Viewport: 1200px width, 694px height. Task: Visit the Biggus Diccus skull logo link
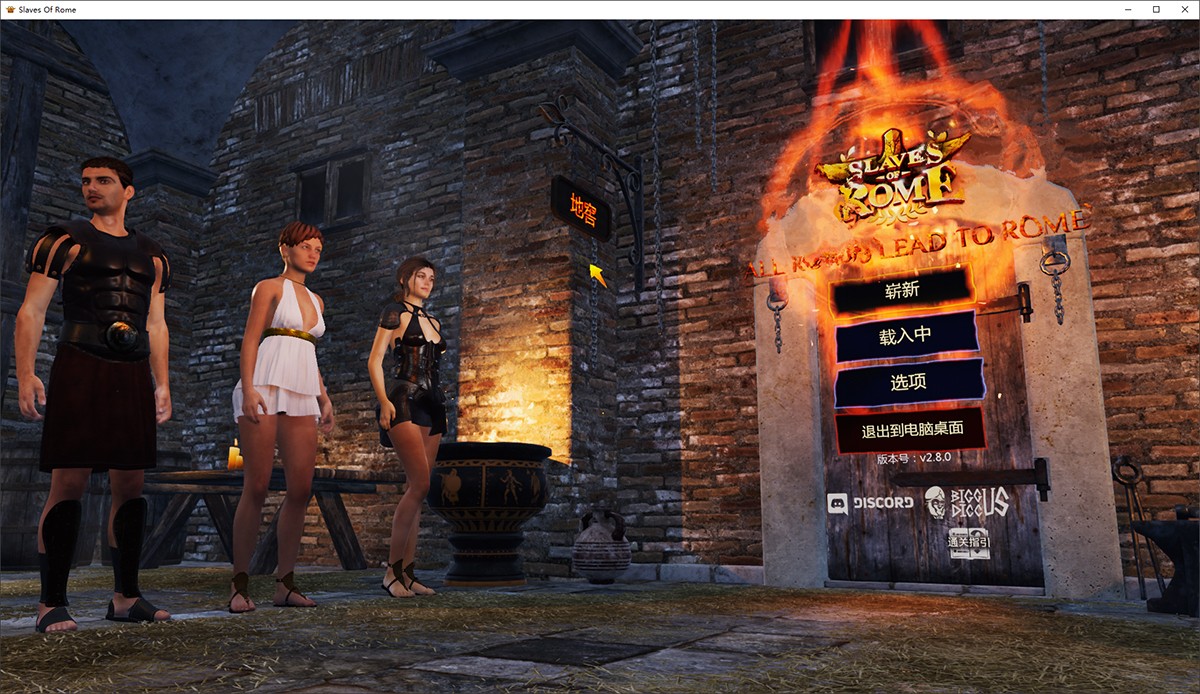(965, 503)
